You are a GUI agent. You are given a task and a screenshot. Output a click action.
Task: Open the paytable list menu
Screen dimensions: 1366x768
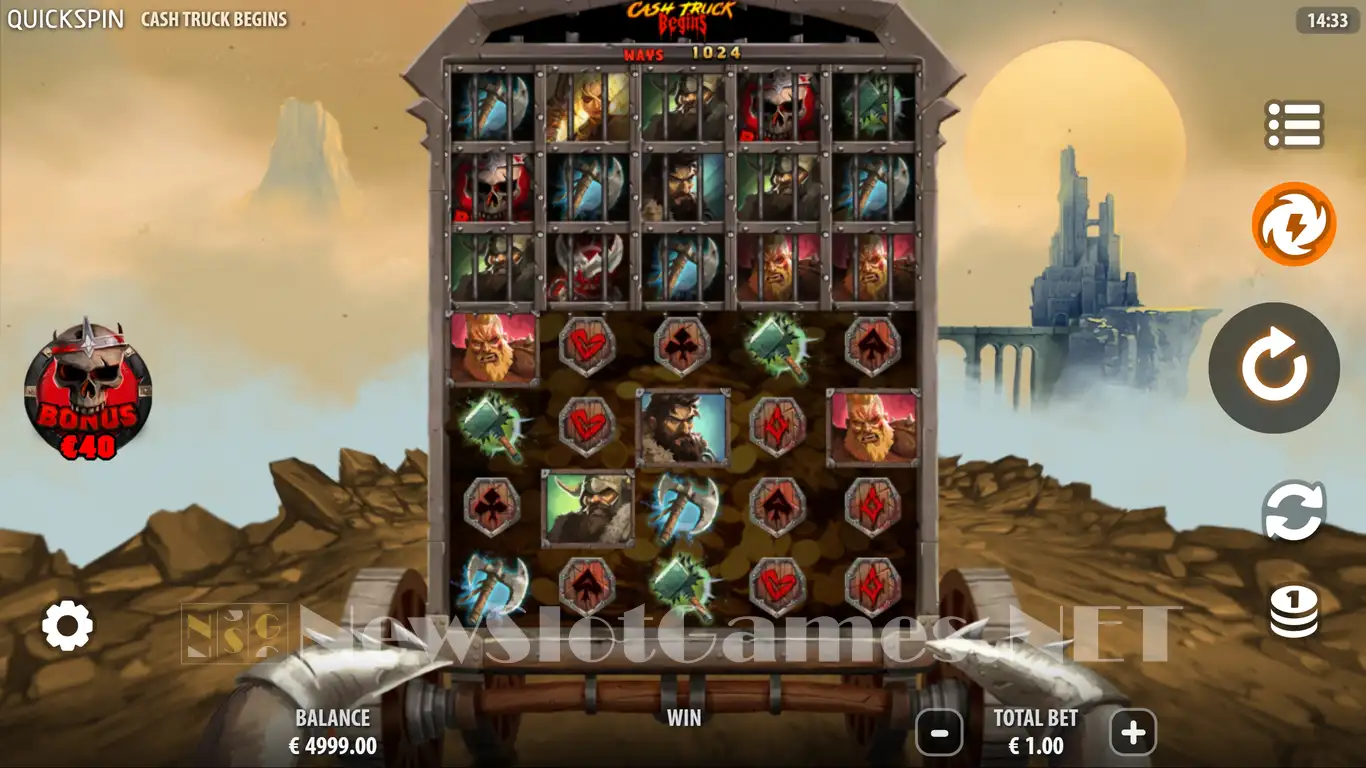point(1294,125)
